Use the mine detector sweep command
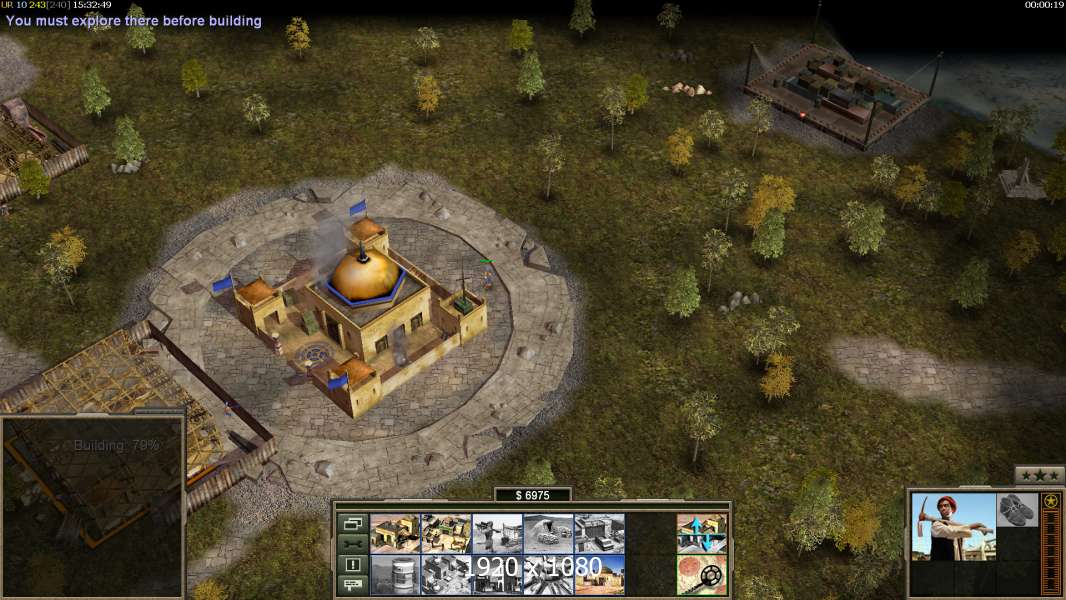Image resolution: width=1066 pixels, height=600 pixels. [701, 574]
